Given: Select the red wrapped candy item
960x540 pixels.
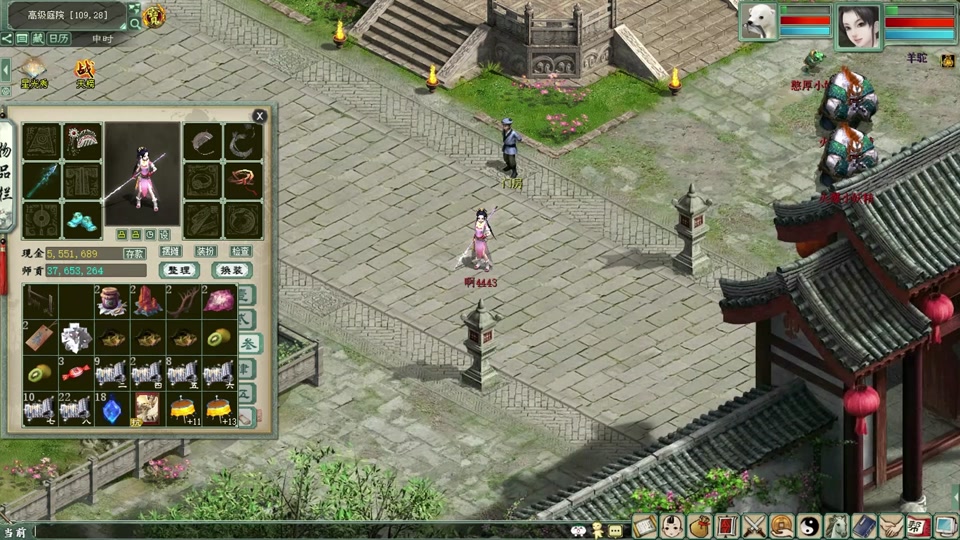Looking at the screenshot, I should (x=77, y=374).
